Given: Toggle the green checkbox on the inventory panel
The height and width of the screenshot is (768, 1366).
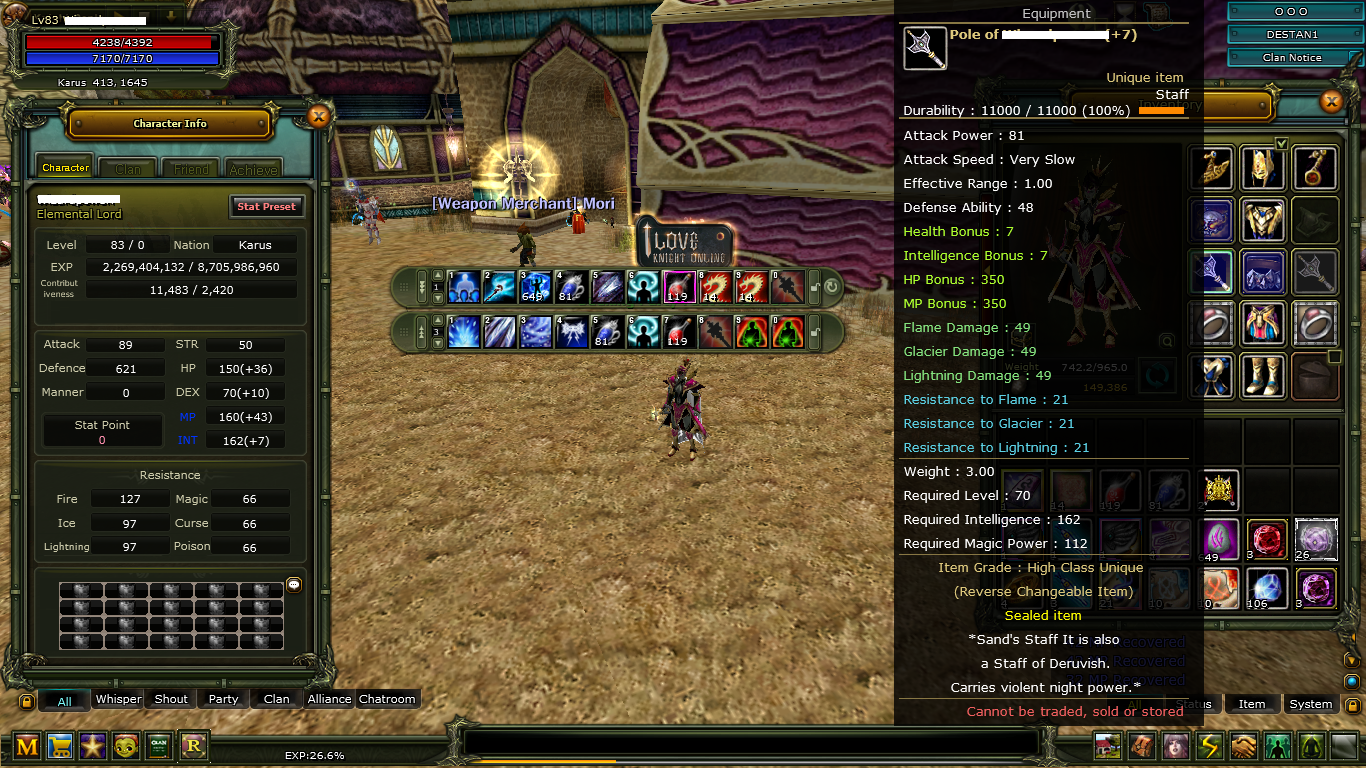Looking at the screenshot, I should 1283,143.
